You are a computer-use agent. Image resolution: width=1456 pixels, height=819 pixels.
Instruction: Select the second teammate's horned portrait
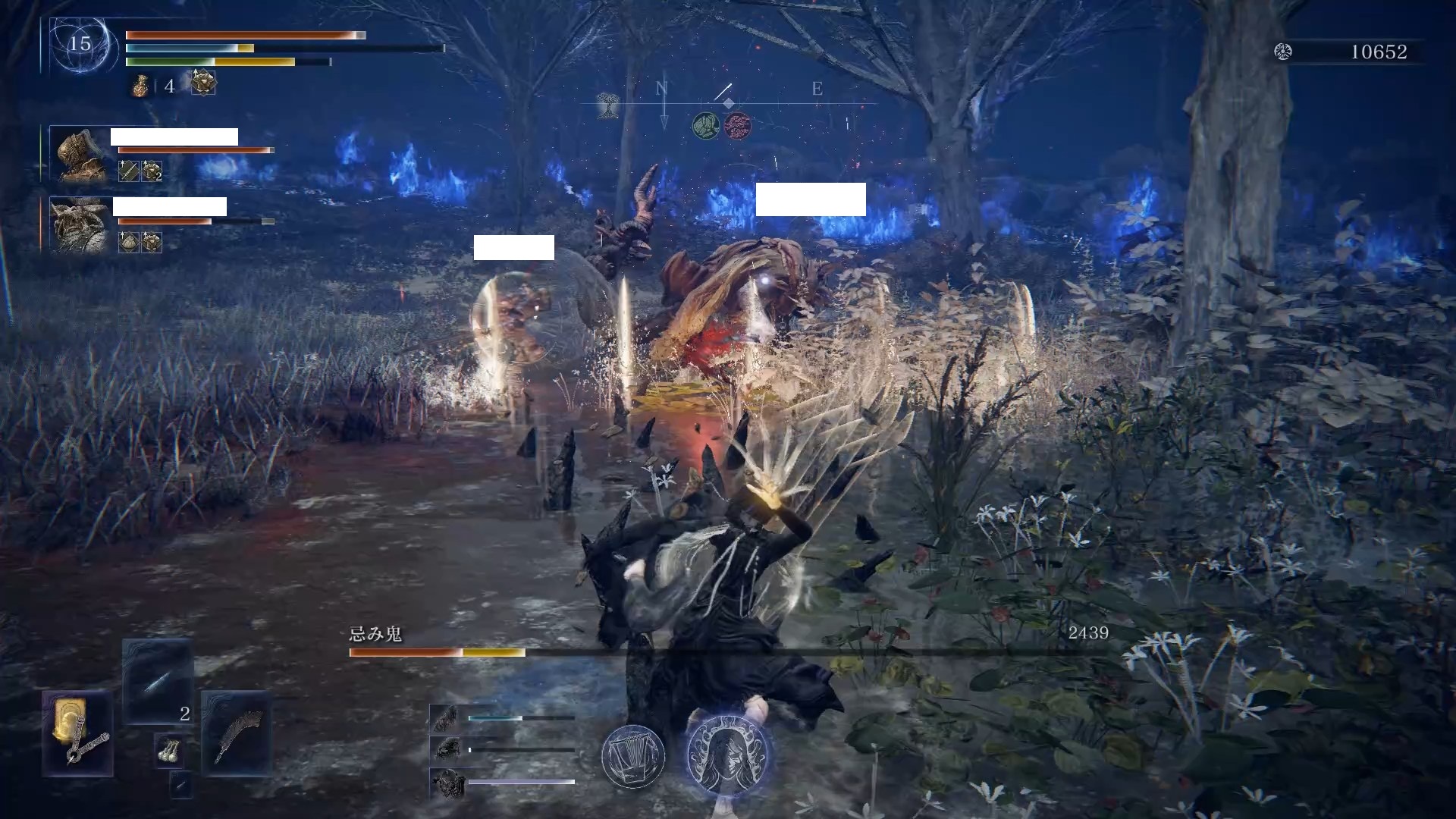click(x=80, y=225)
